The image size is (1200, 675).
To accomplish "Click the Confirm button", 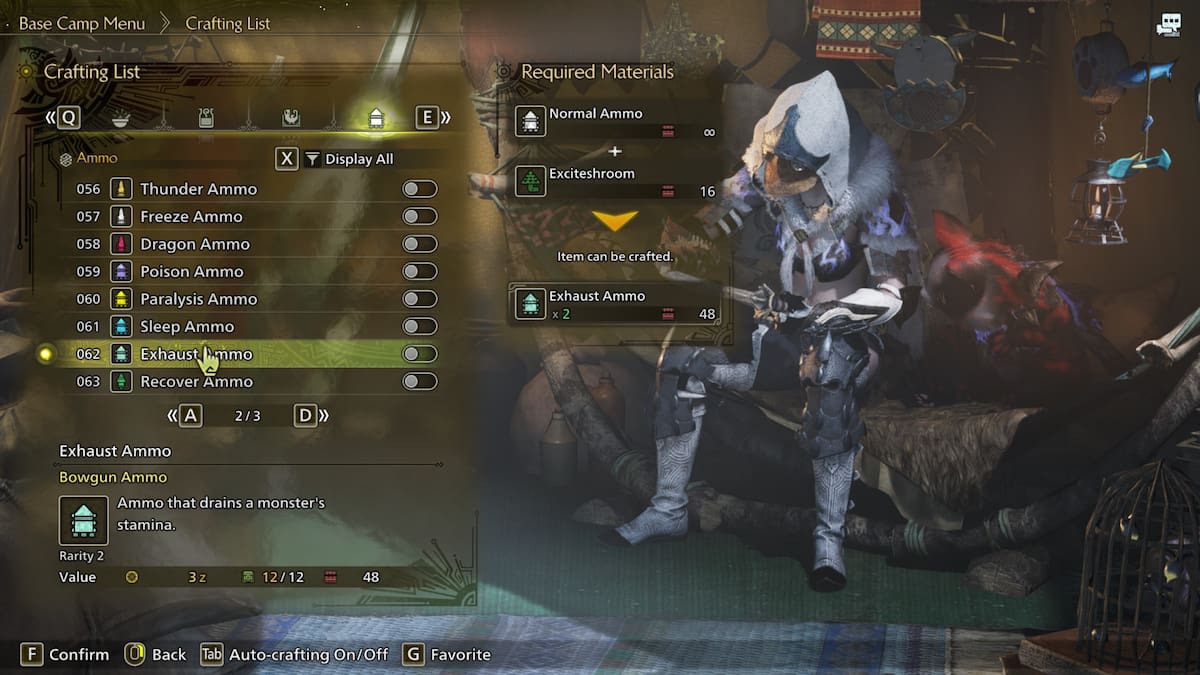I will coord(66,654).
